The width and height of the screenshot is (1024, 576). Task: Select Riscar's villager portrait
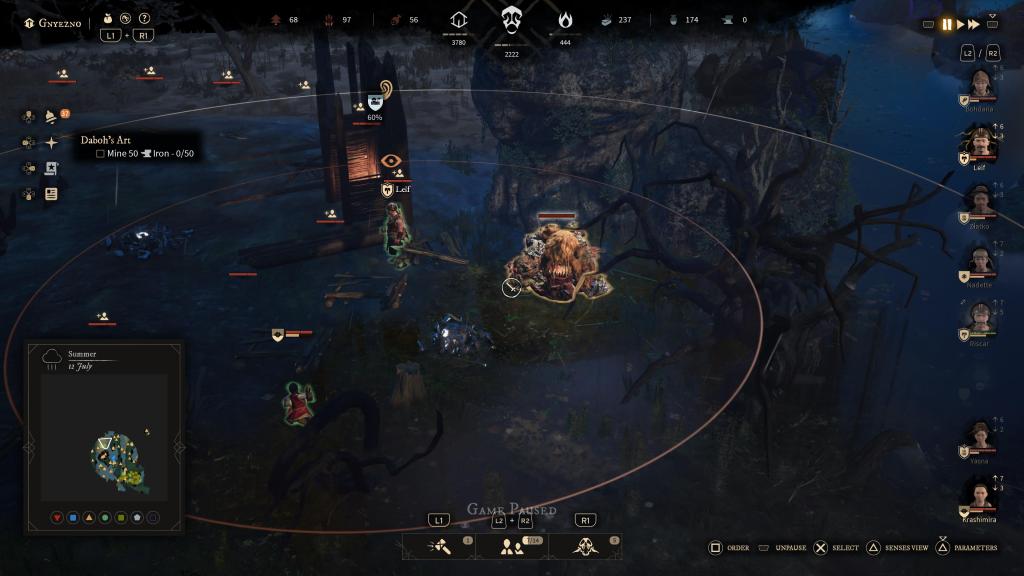pyautogui.click(x=980, y=320)
